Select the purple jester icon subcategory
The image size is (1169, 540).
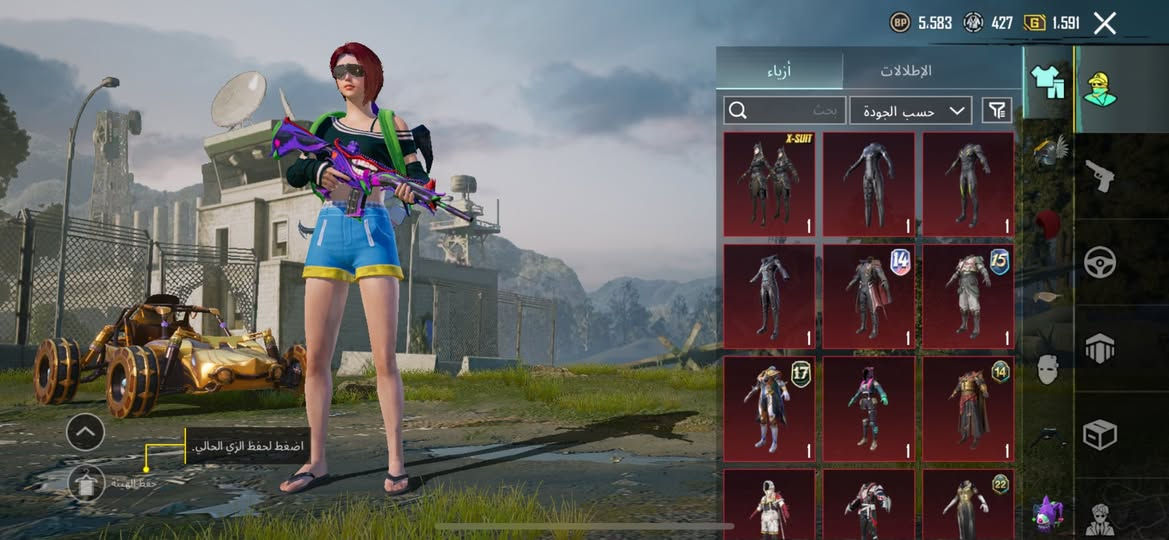(1047, 513)
